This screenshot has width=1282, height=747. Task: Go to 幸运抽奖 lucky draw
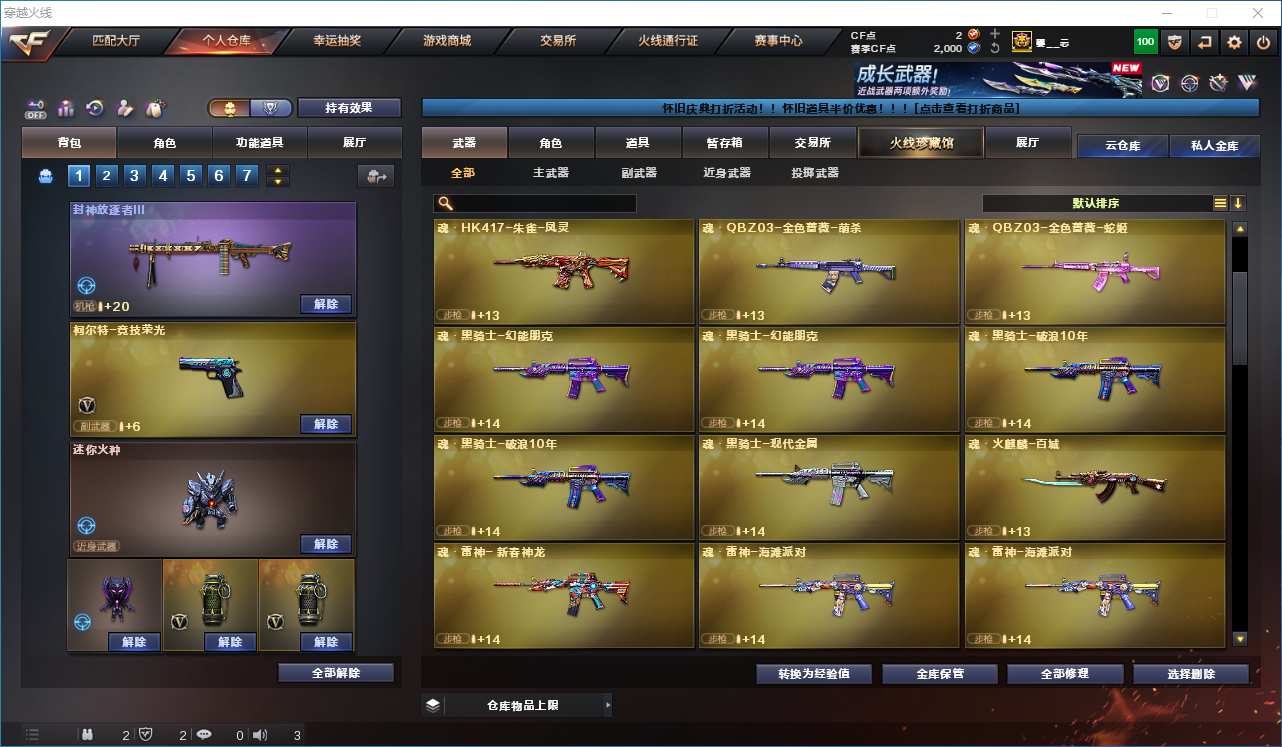point(337,41)
